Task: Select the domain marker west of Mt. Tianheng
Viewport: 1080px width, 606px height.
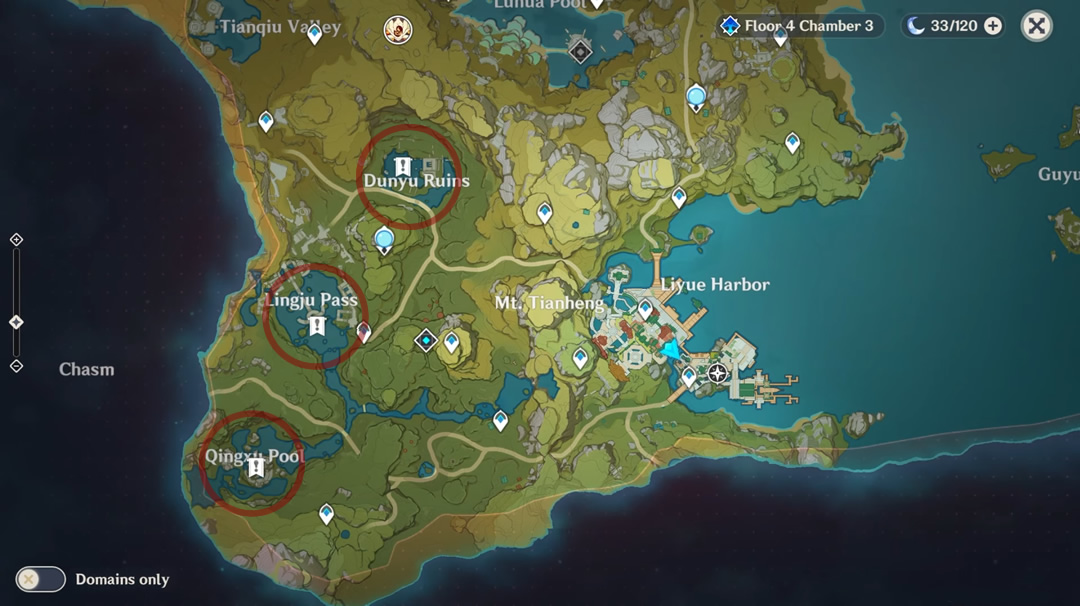Action: click(x=426, y=341)
